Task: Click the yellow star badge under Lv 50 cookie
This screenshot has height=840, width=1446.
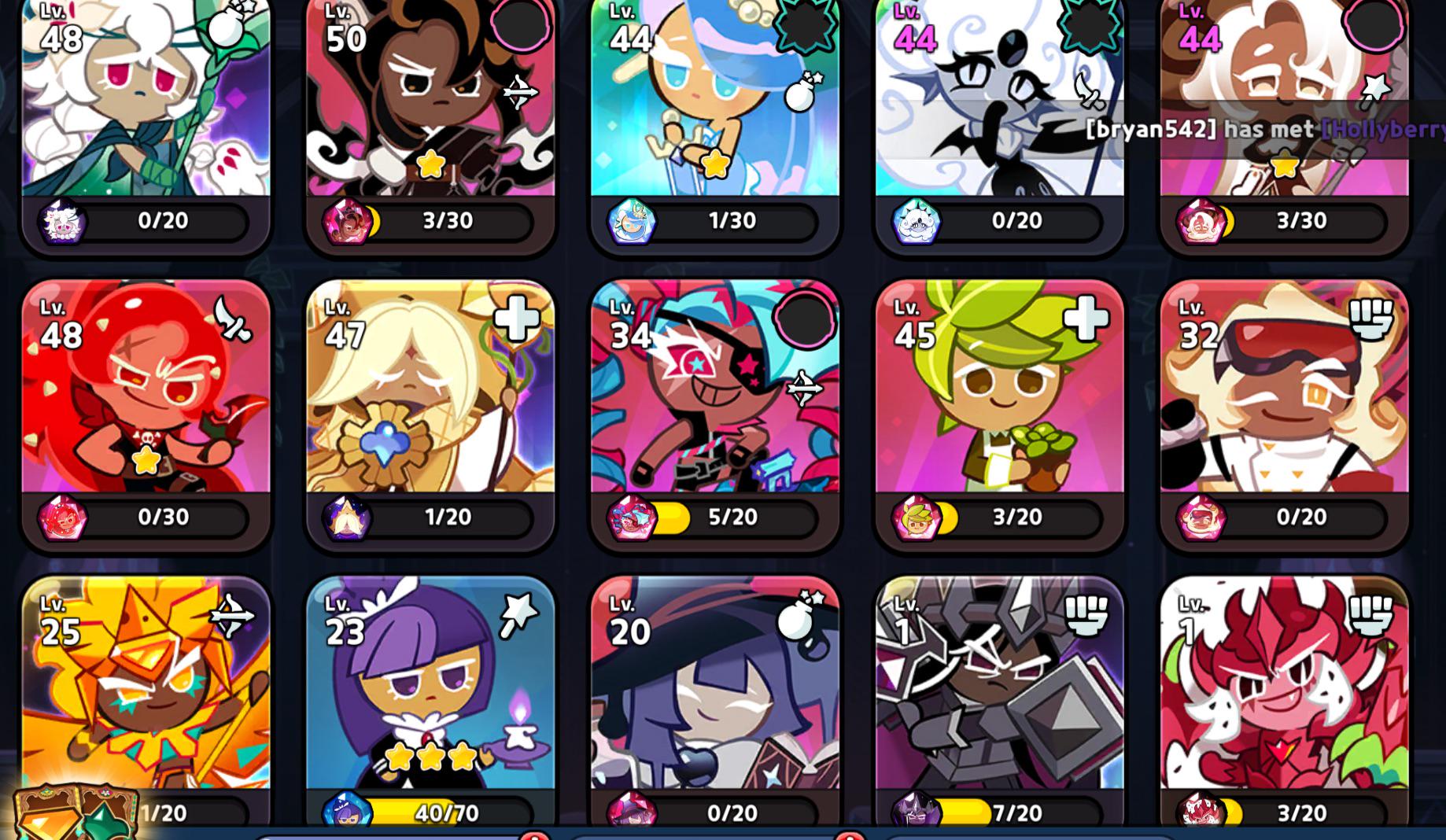Action: (x=430, y=165)
